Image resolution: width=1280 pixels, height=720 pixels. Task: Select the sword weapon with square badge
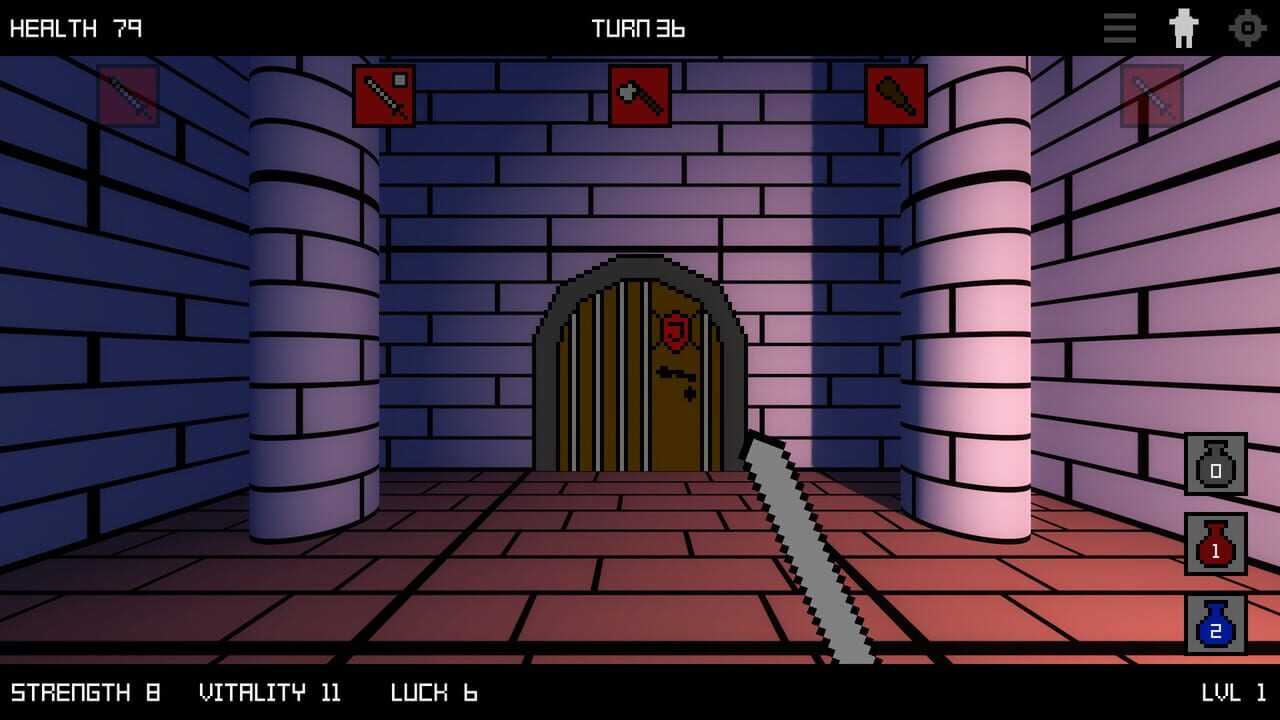coord(385,96)
